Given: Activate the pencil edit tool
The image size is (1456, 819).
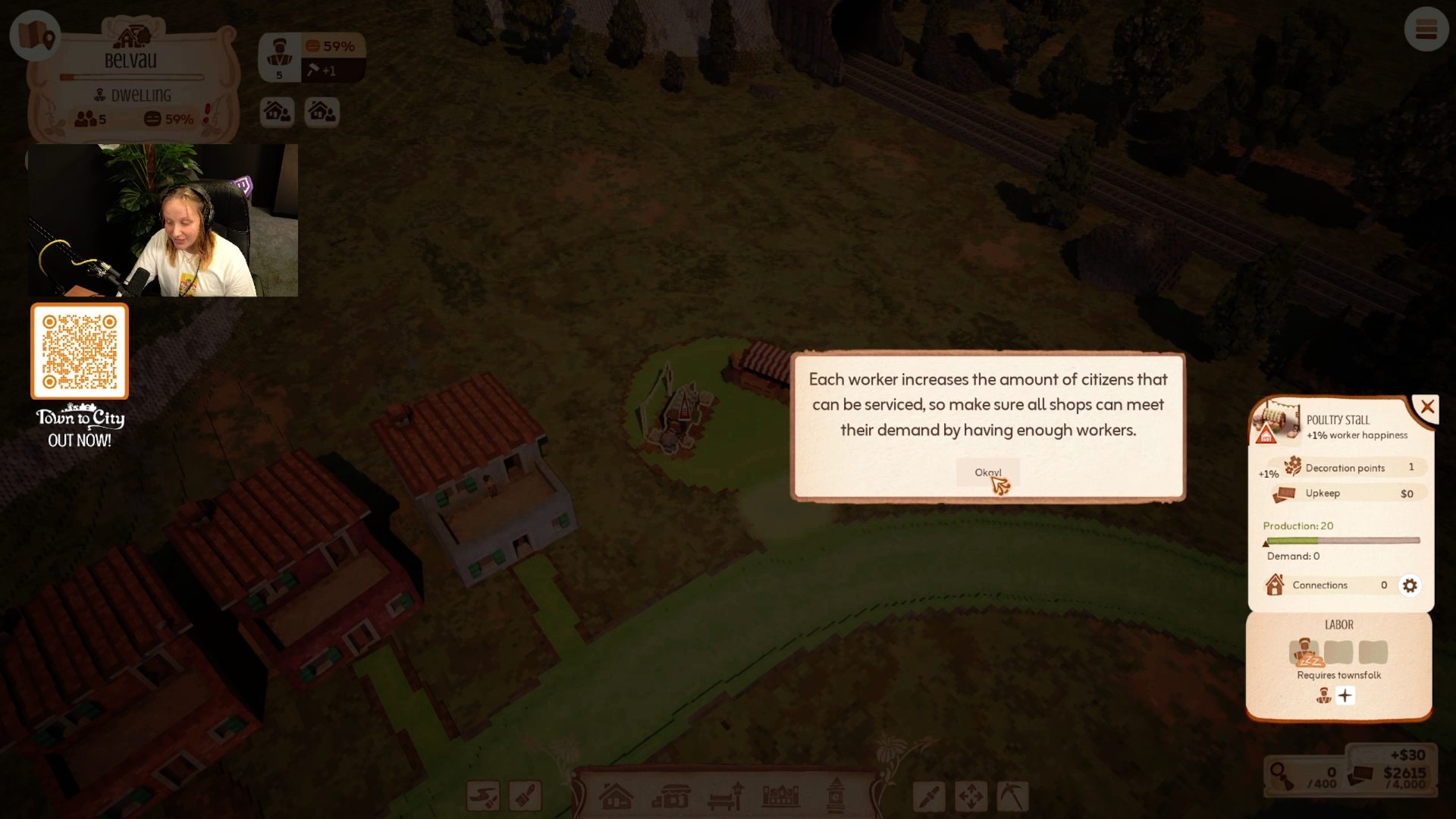Looking at the screenshot, I should [x=929, y=797].
